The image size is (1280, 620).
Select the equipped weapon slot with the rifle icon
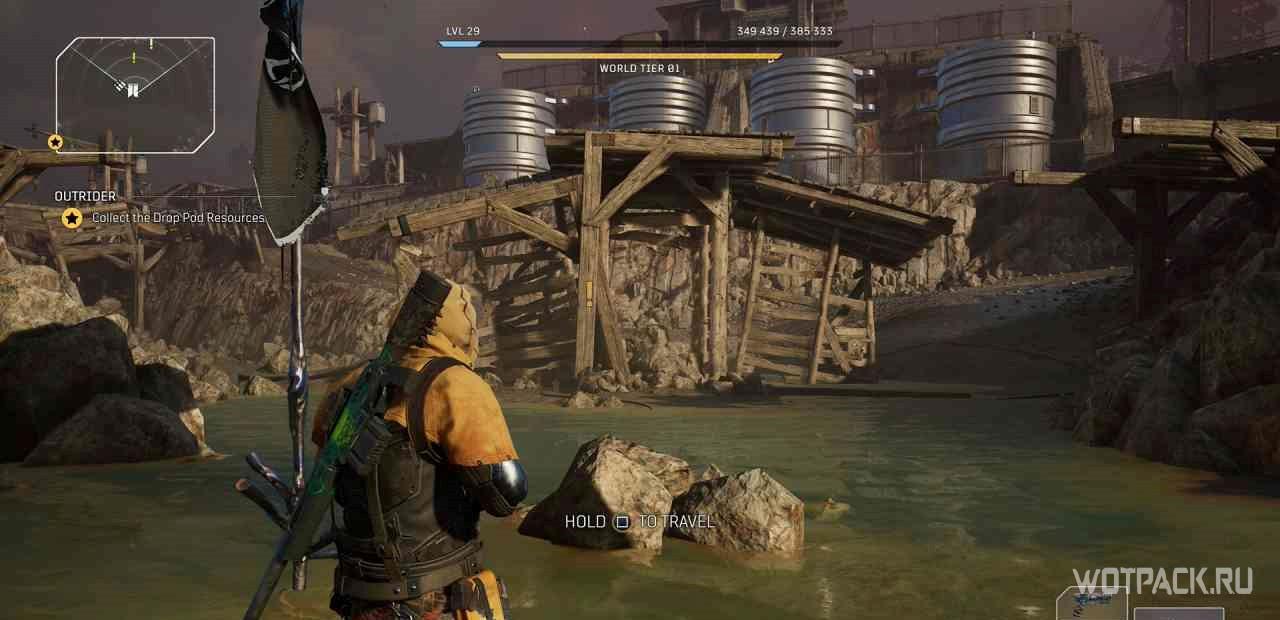pos(1091,604)
